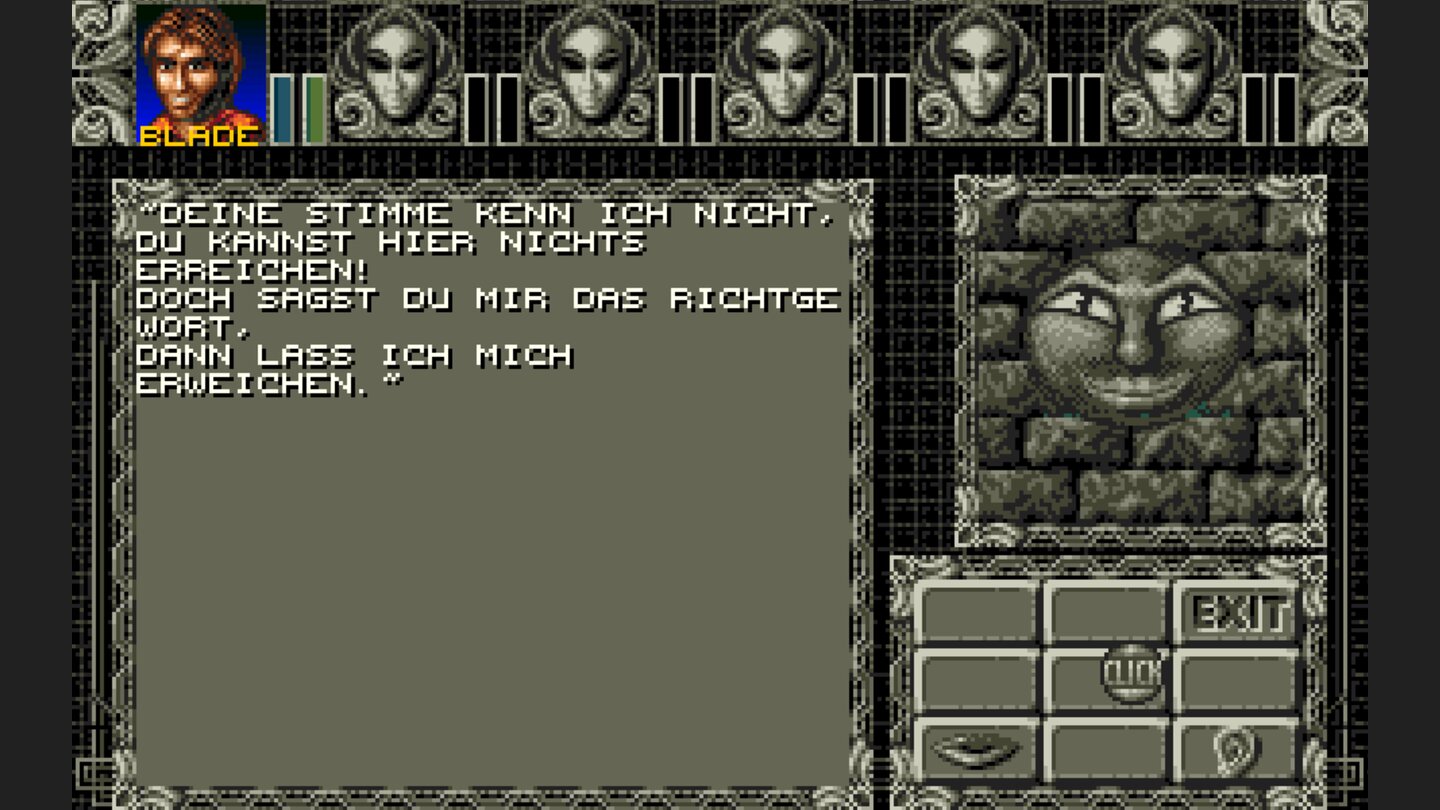
Task: Click the top-left empty action slot
Action: (977, 608)
